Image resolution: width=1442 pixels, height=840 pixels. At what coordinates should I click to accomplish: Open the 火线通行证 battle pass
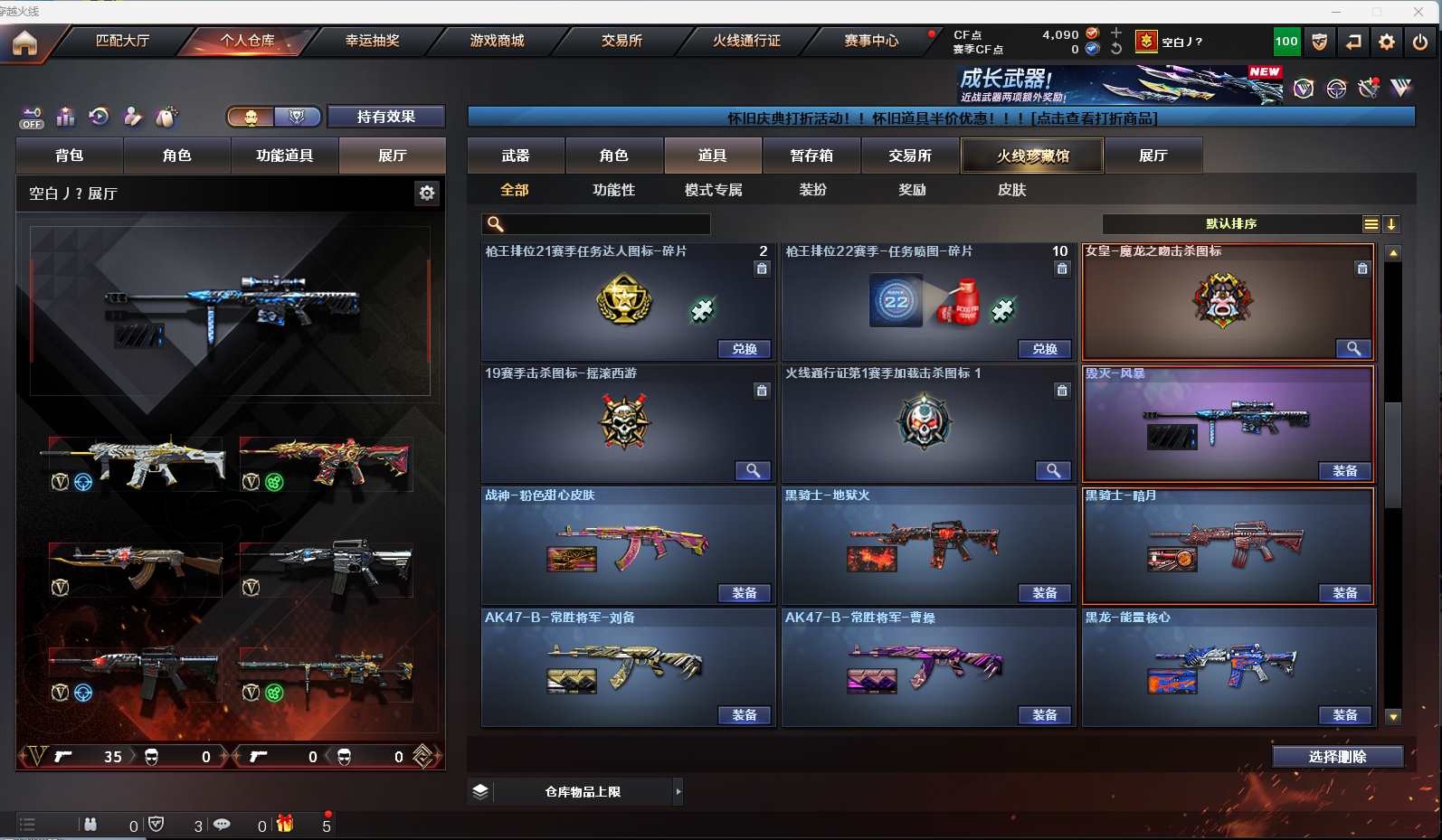click(746, 41)
